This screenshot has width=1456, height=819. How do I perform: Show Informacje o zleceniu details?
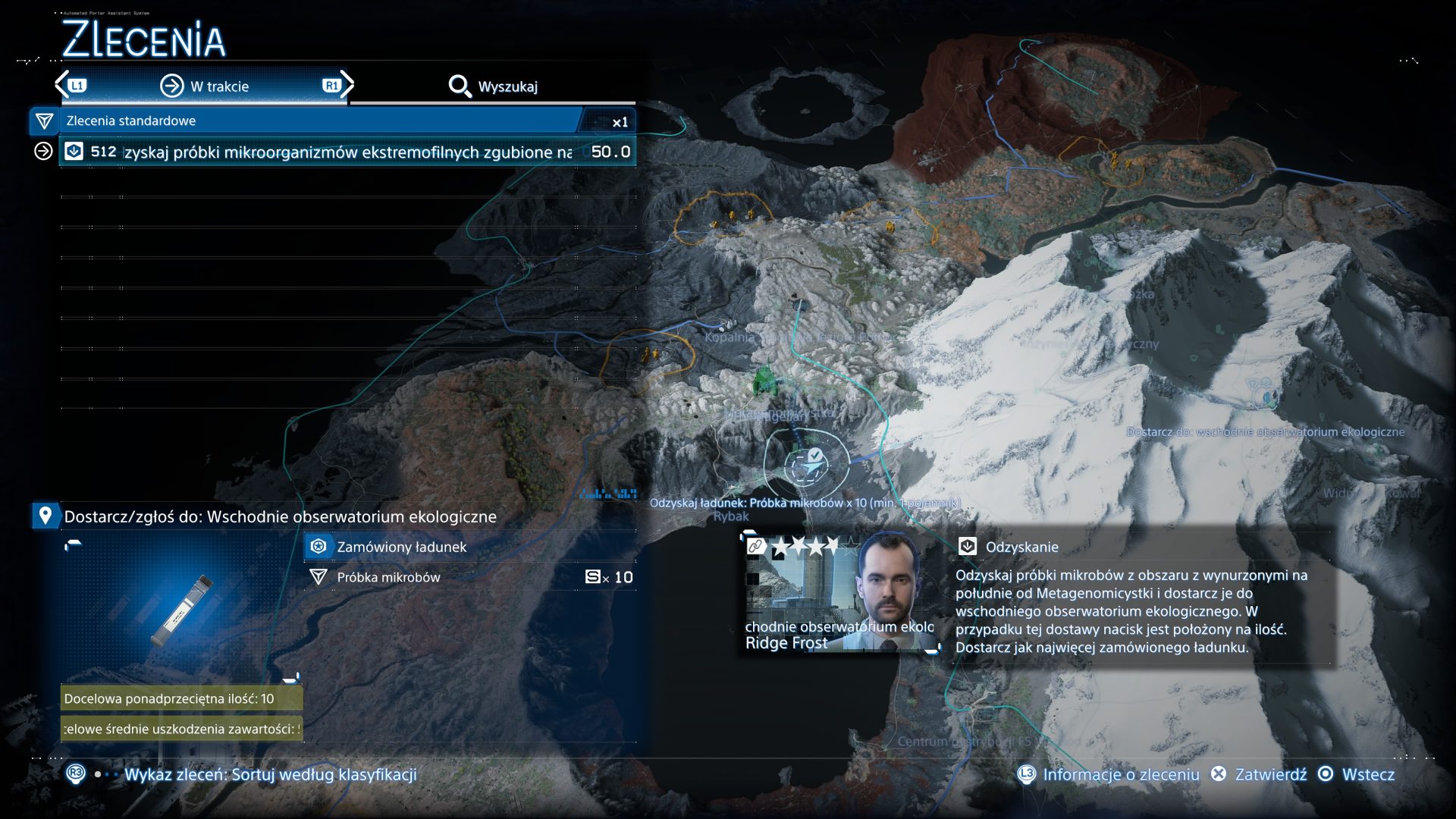click(x=1109, y=774)
